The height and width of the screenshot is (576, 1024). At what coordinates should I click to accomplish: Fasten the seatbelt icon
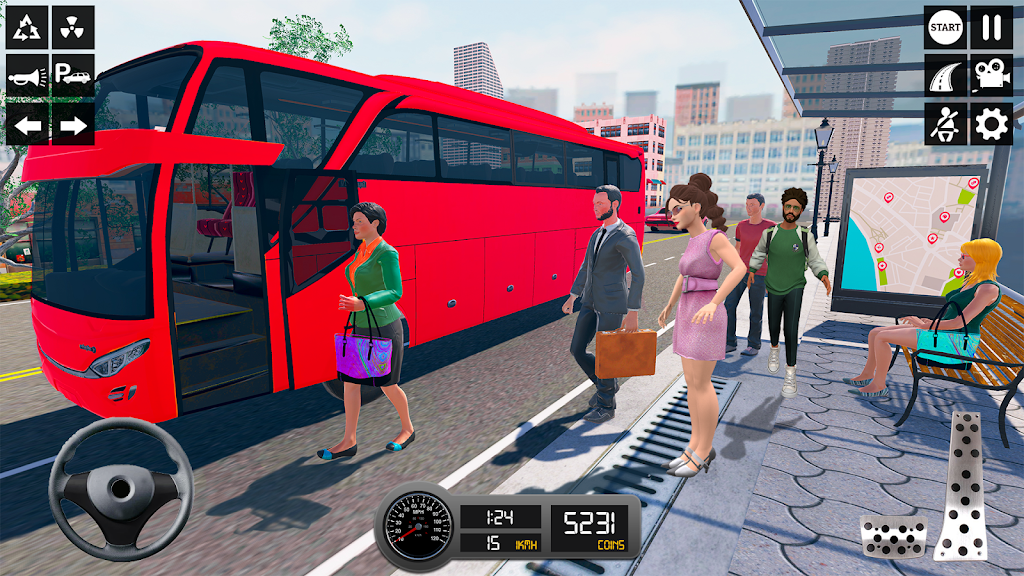[945, 124]
